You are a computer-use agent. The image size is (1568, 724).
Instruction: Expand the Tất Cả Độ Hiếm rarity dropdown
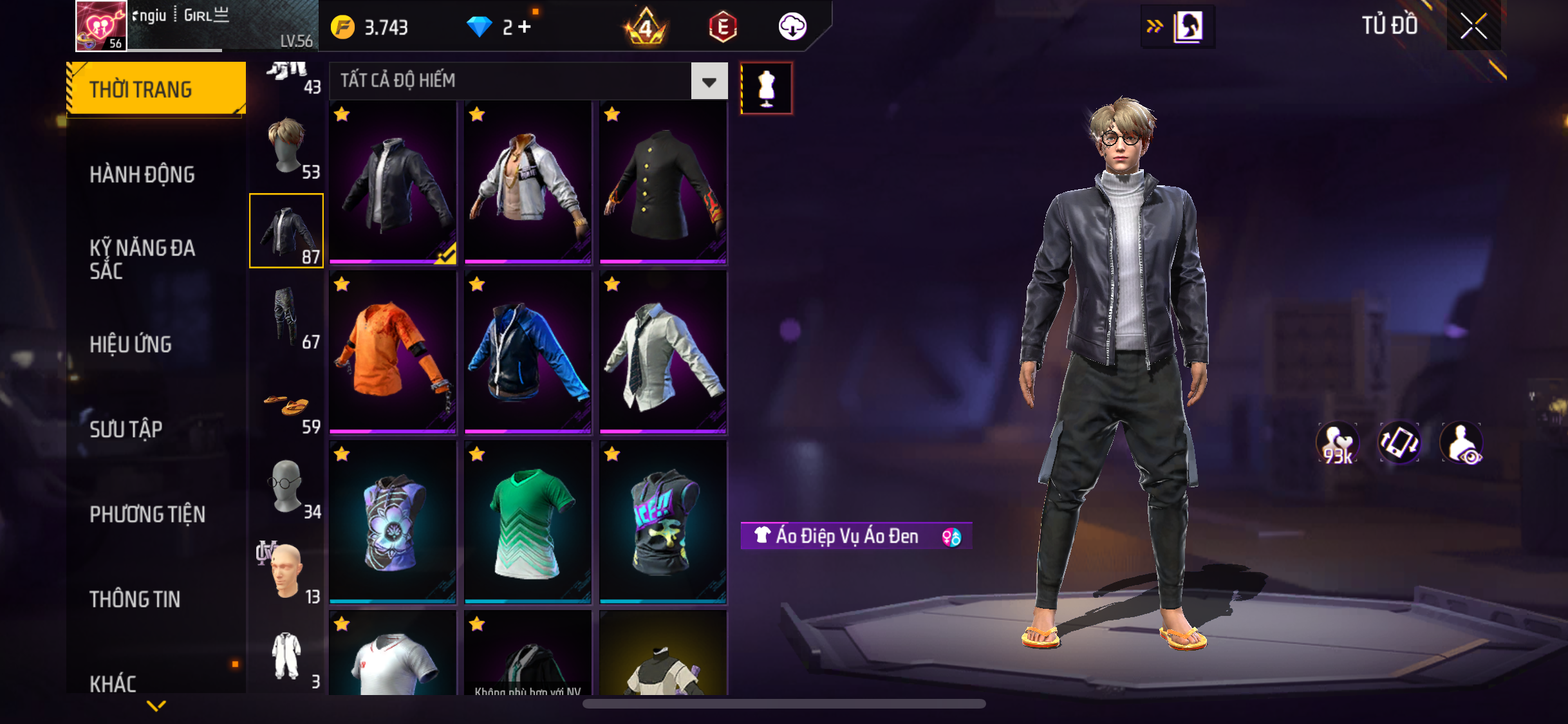[x=709, y=81]
